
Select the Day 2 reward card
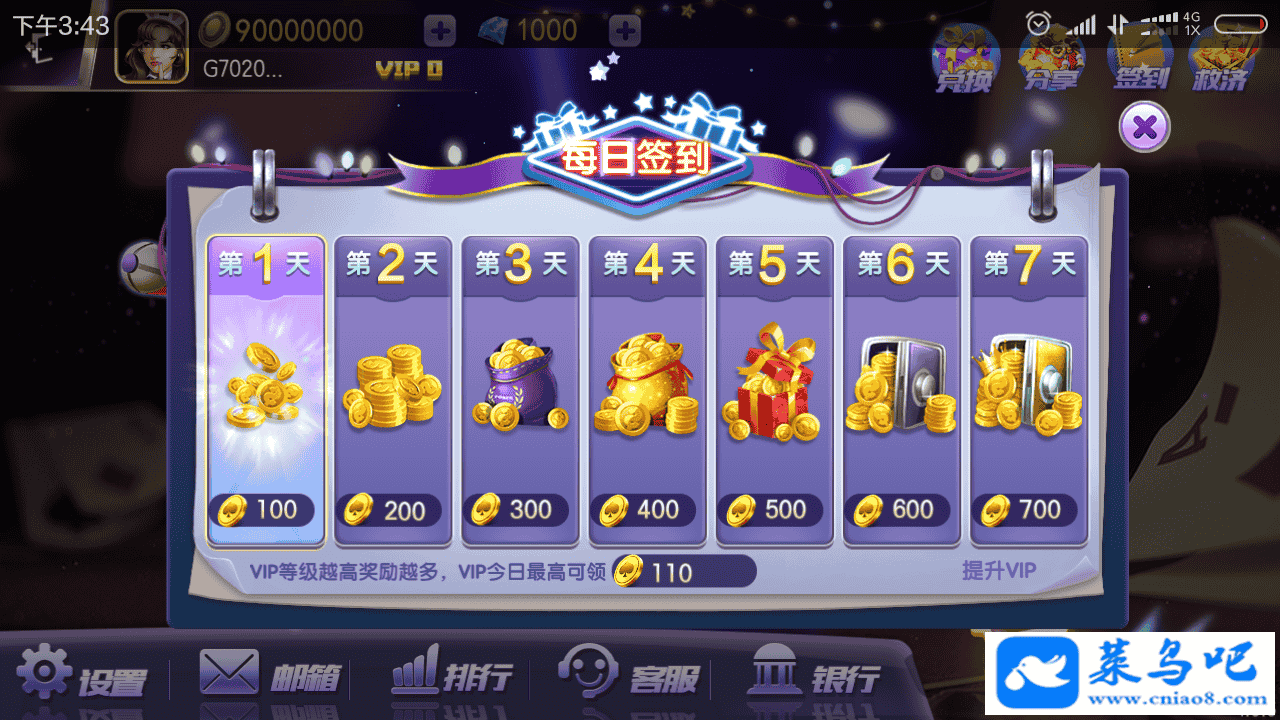[393, 392]
